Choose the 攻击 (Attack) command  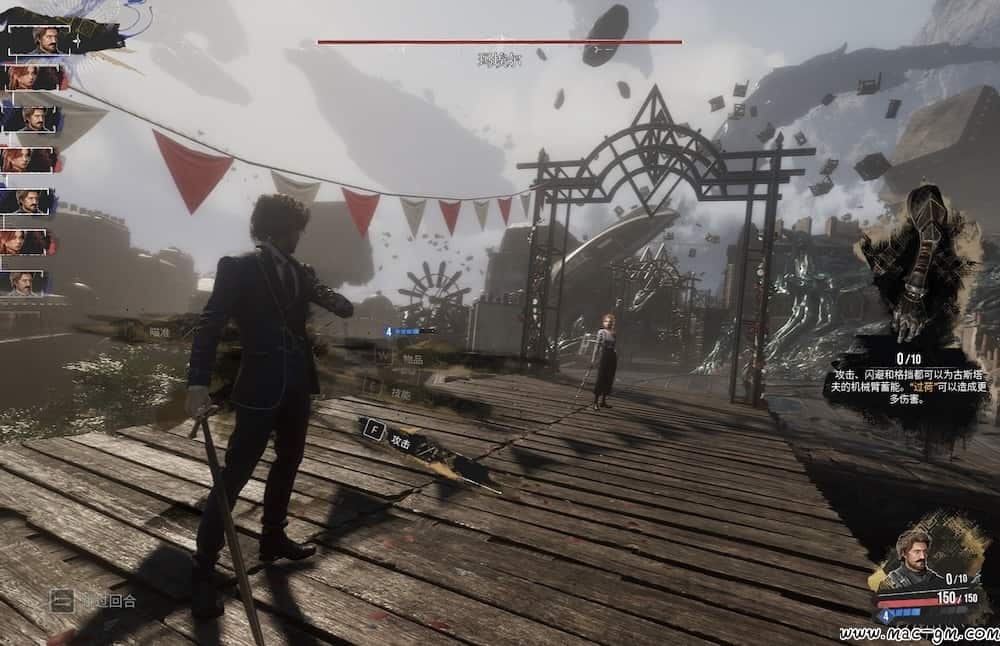click(399, 442)
